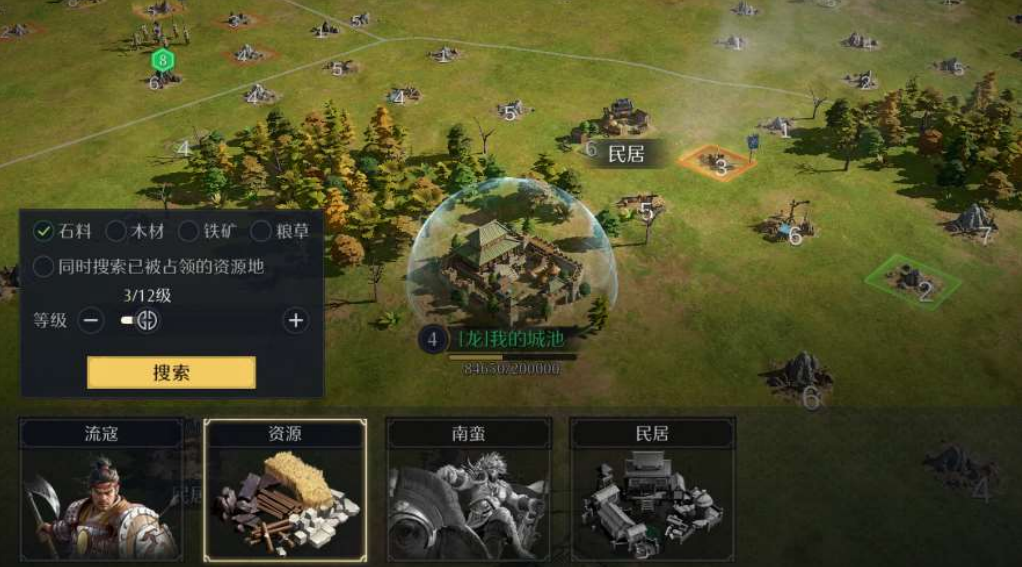
Task: Increase the search level with plus button
Action: 295,321
